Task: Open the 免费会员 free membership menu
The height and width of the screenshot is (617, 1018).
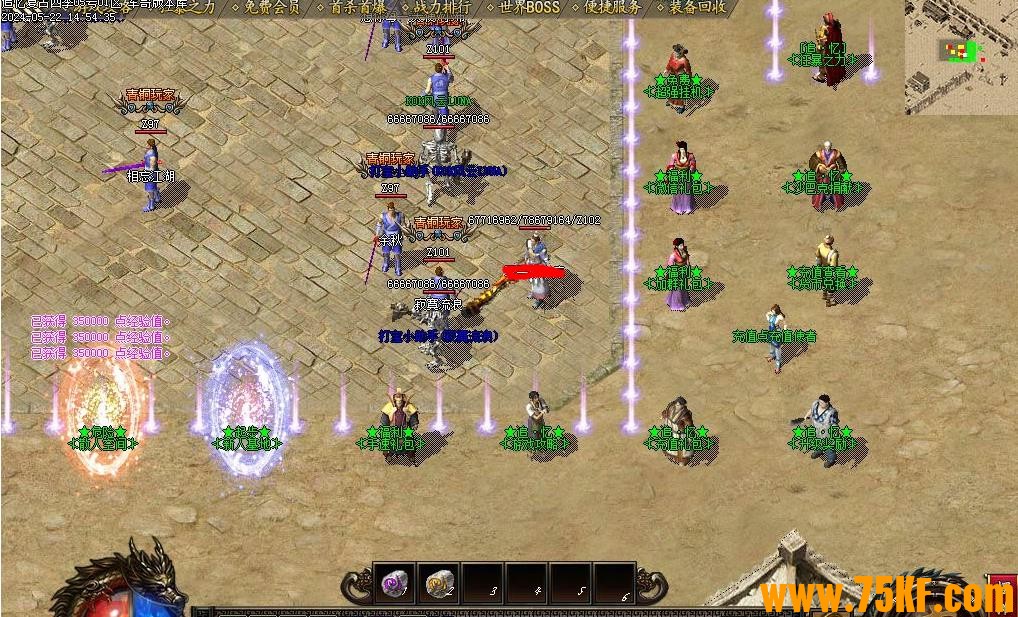Action: tap(272, 7)
